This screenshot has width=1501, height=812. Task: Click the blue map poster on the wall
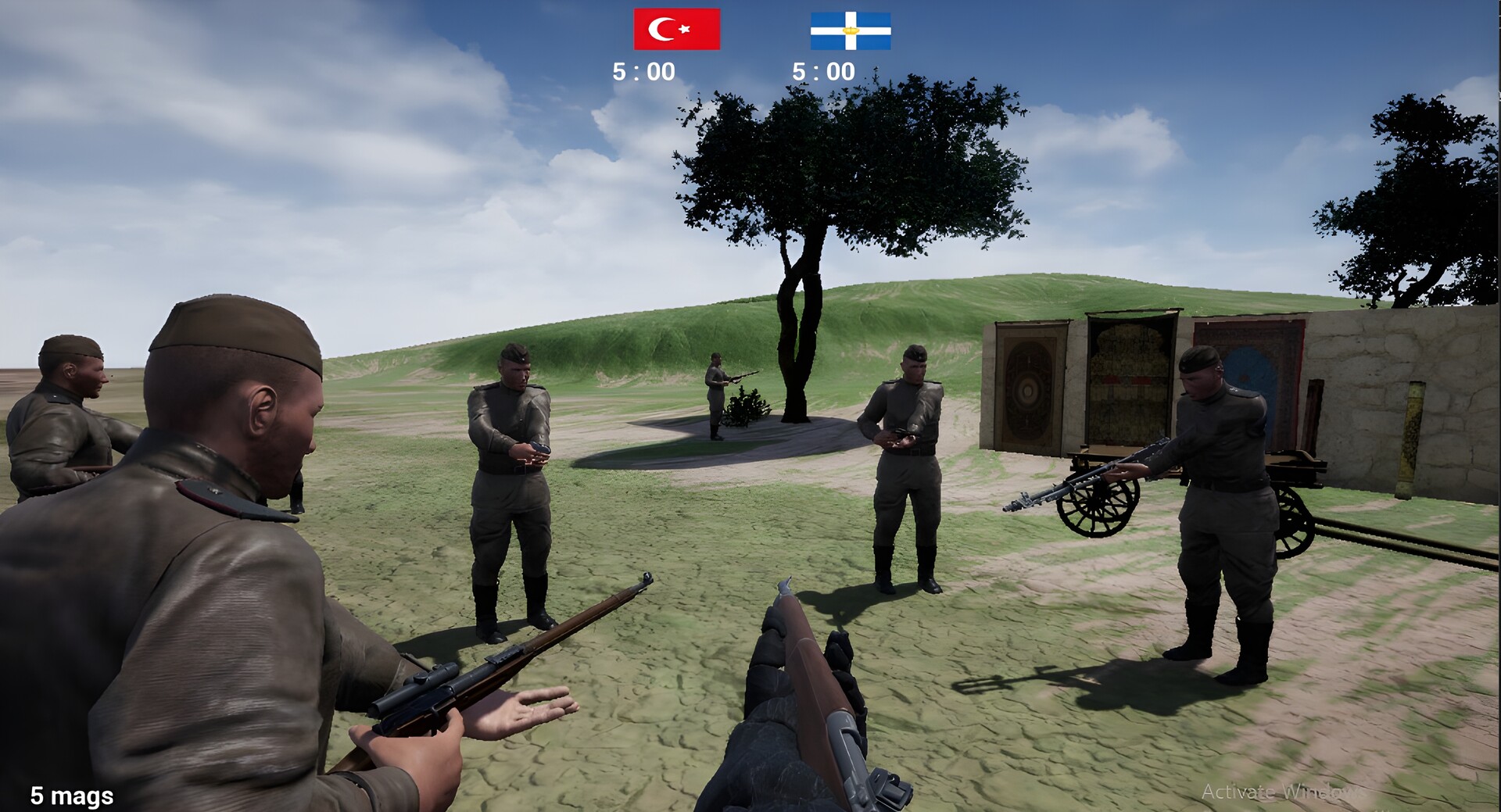(x=1255, y=379)
